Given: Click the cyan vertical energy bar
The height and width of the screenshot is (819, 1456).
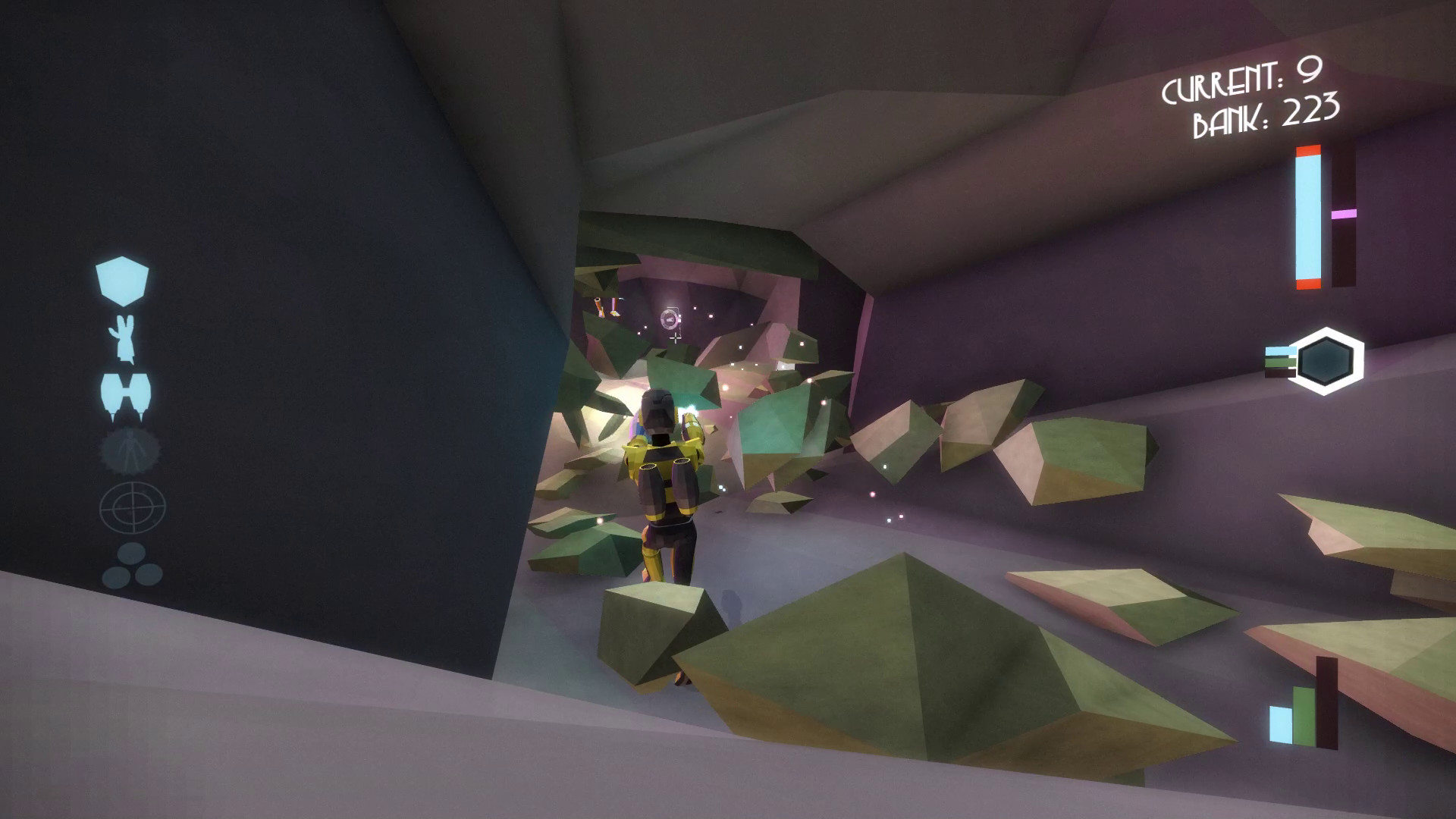Looking at the screenshot, I should 1307,220.
